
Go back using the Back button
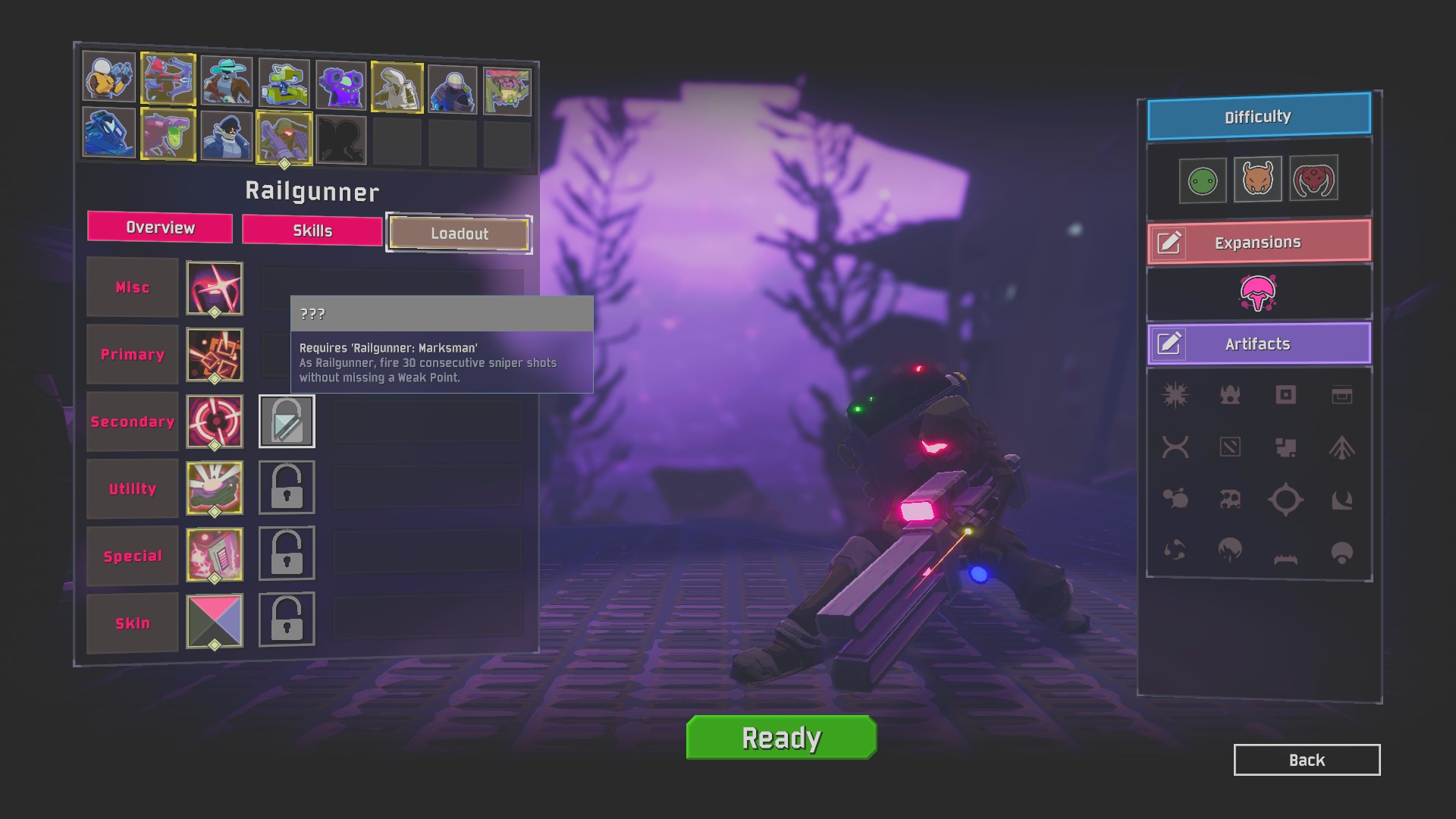(1307, 760)
